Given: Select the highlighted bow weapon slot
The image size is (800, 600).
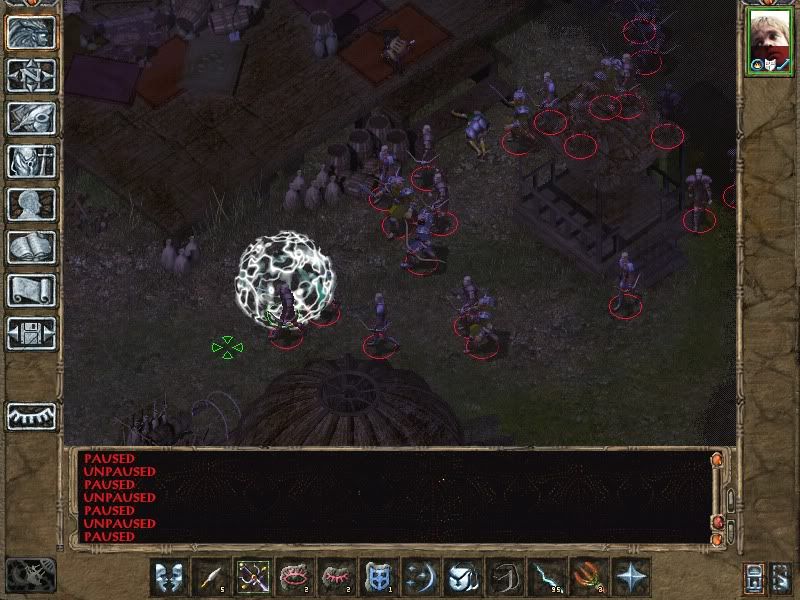Looking at the screenshot, I should (253, 577).
